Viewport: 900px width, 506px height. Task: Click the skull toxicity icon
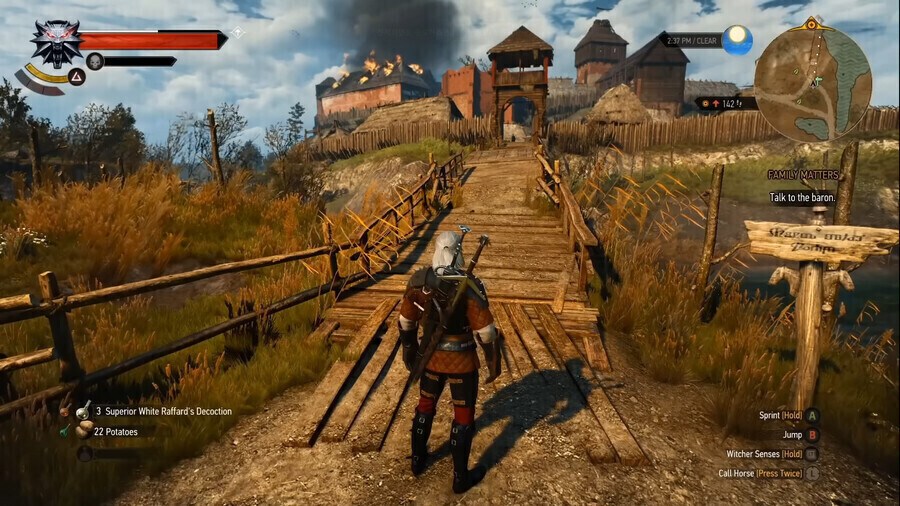pos(95,61)
